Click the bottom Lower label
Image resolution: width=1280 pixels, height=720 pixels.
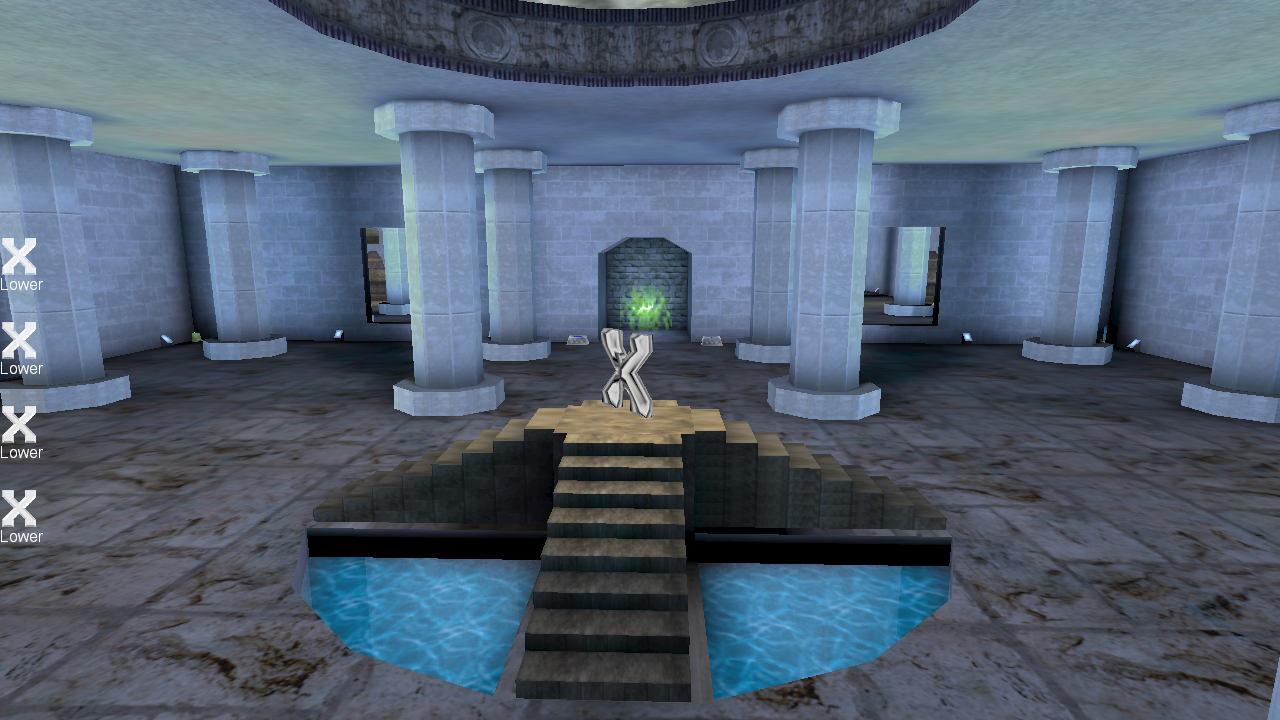click(22, 535)
